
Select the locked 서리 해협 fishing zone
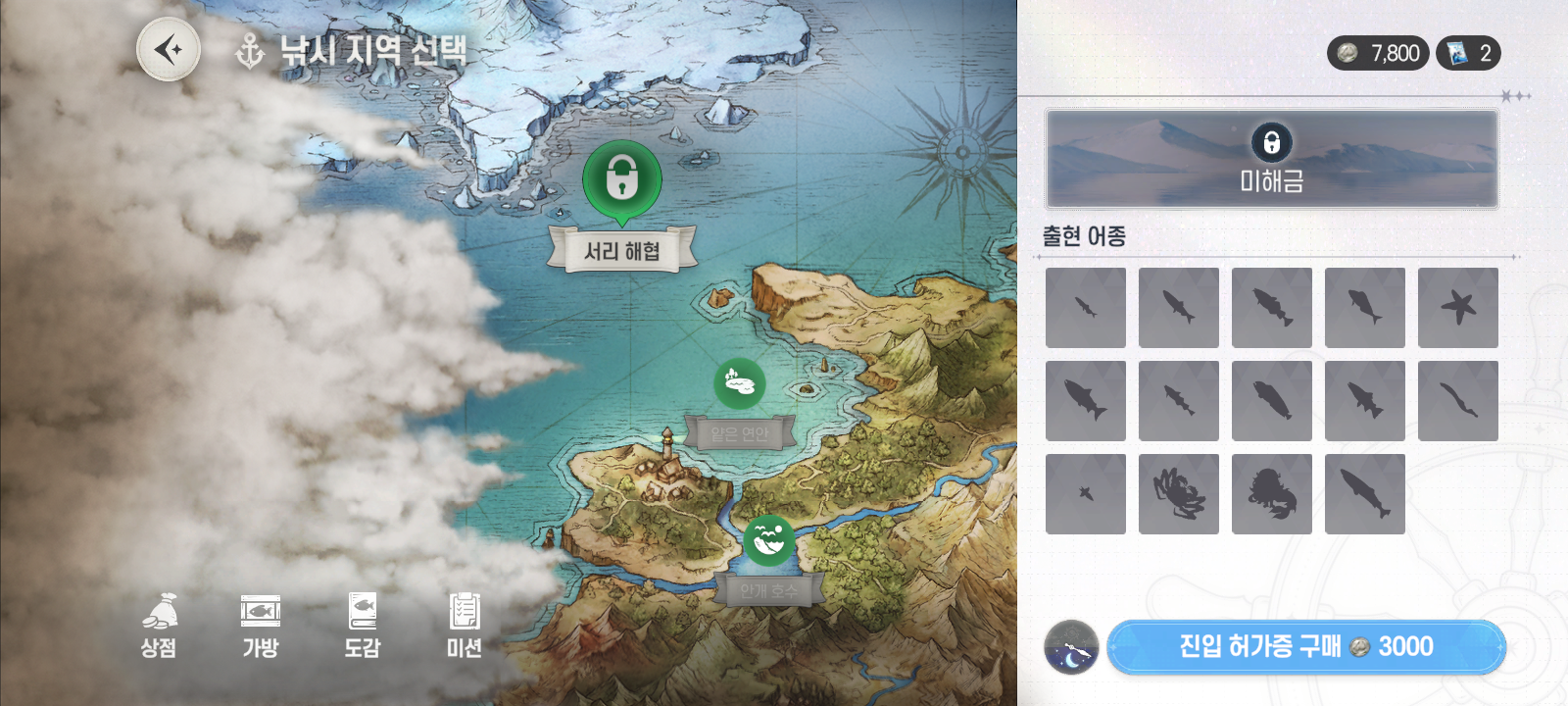click(x=622, y=182)
